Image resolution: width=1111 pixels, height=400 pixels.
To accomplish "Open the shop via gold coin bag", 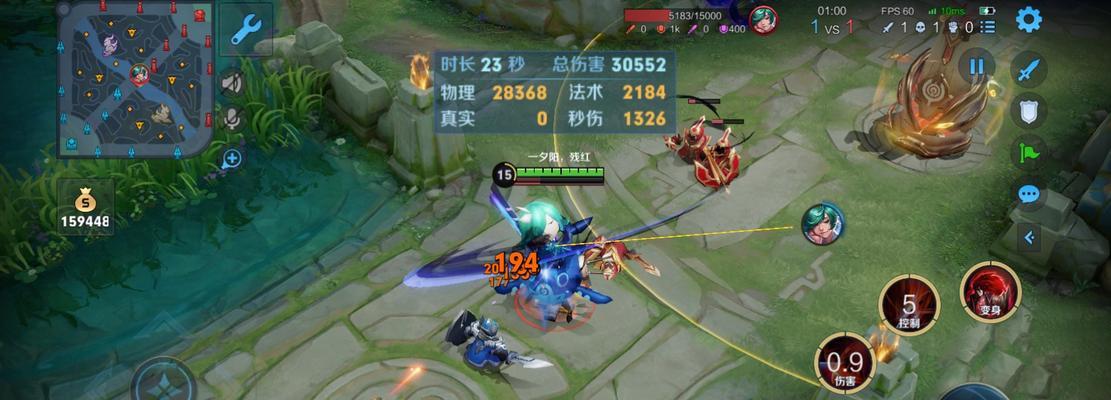I will 85,203.
